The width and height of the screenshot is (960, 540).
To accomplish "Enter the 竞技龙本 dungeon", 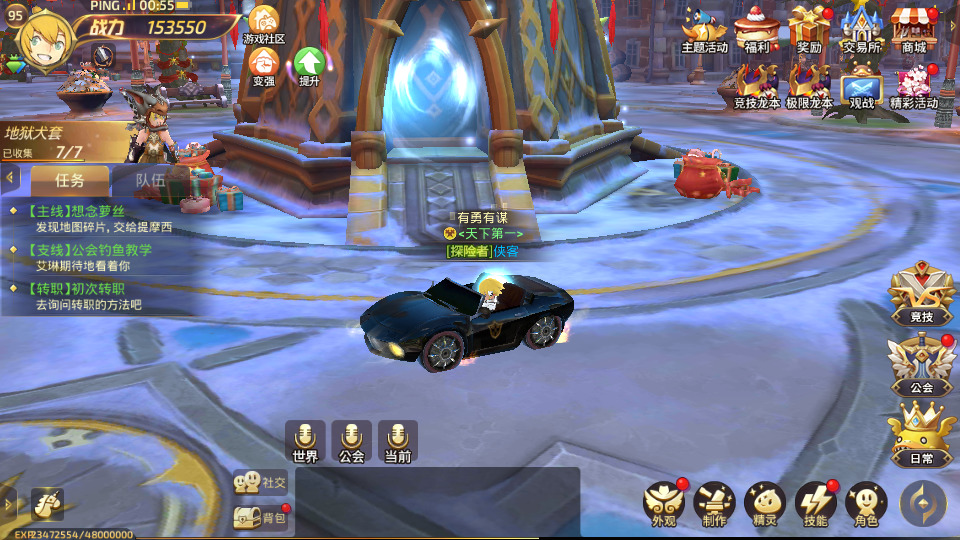I will pos(757,86).
